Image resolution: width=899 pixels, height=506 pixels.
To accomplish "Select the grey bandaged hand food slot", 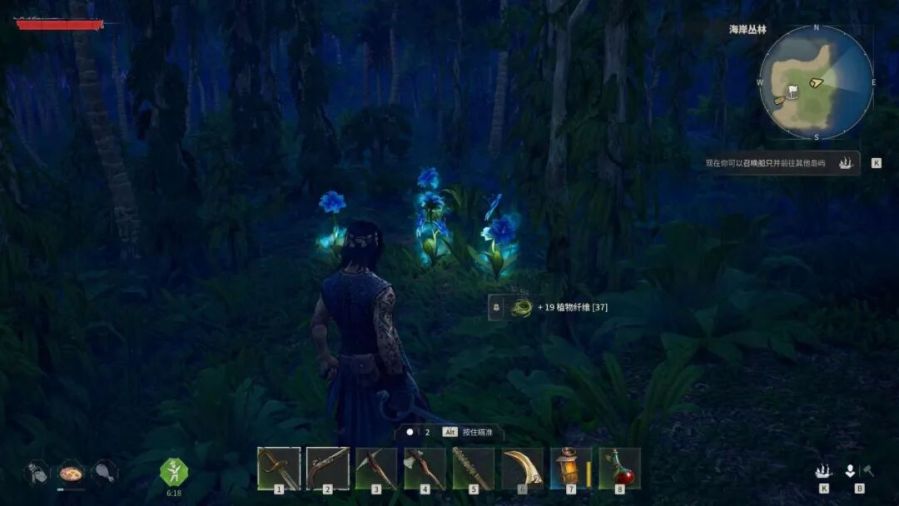I will pyautogui.click(x=37, y=471).
